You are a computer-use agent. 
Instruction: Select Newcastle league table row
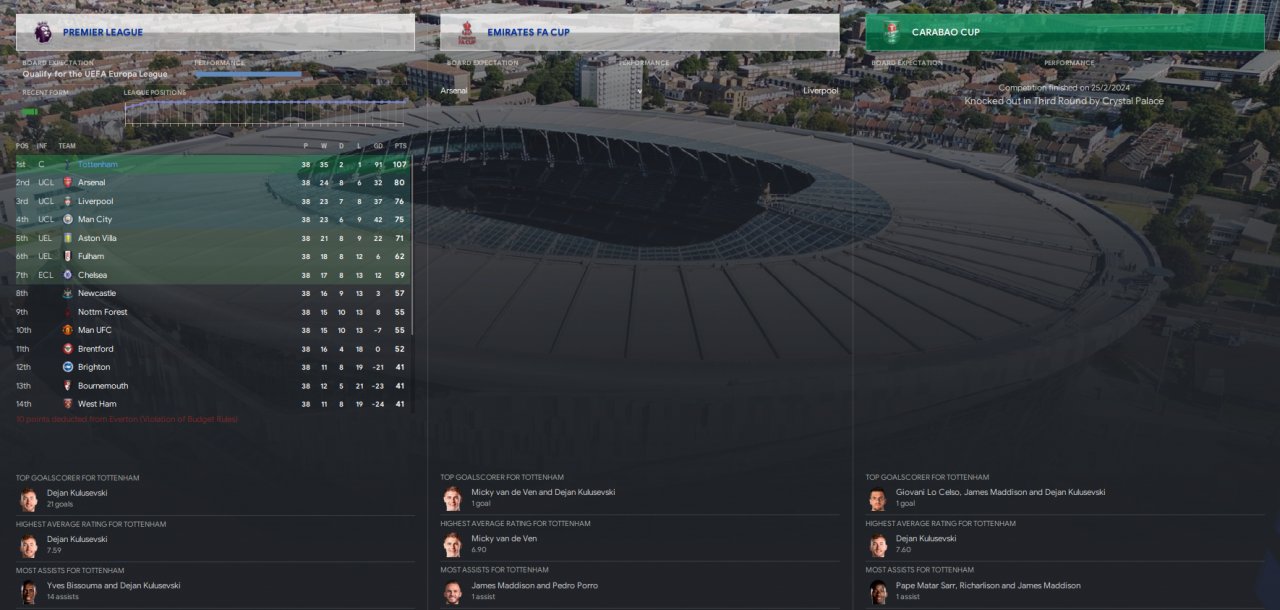coord(97,293)
